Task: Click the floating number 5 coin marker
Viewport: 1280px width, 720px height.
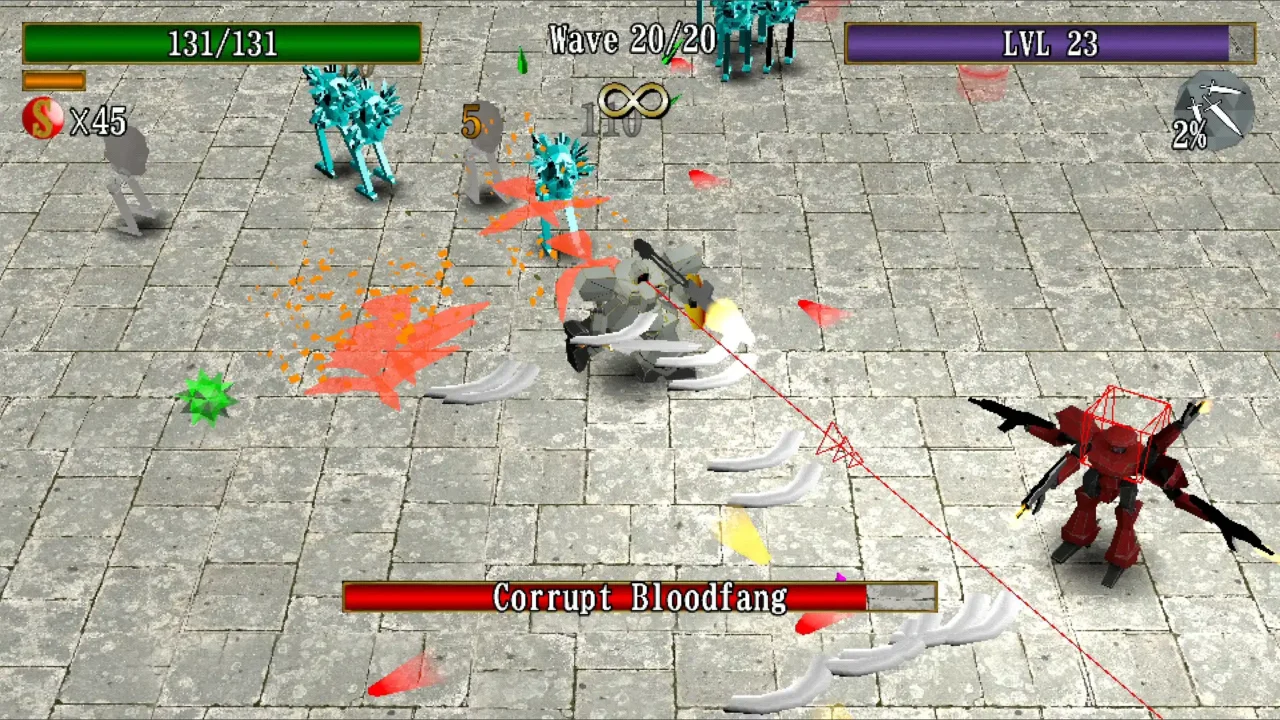Action: [x=469, y=123]
